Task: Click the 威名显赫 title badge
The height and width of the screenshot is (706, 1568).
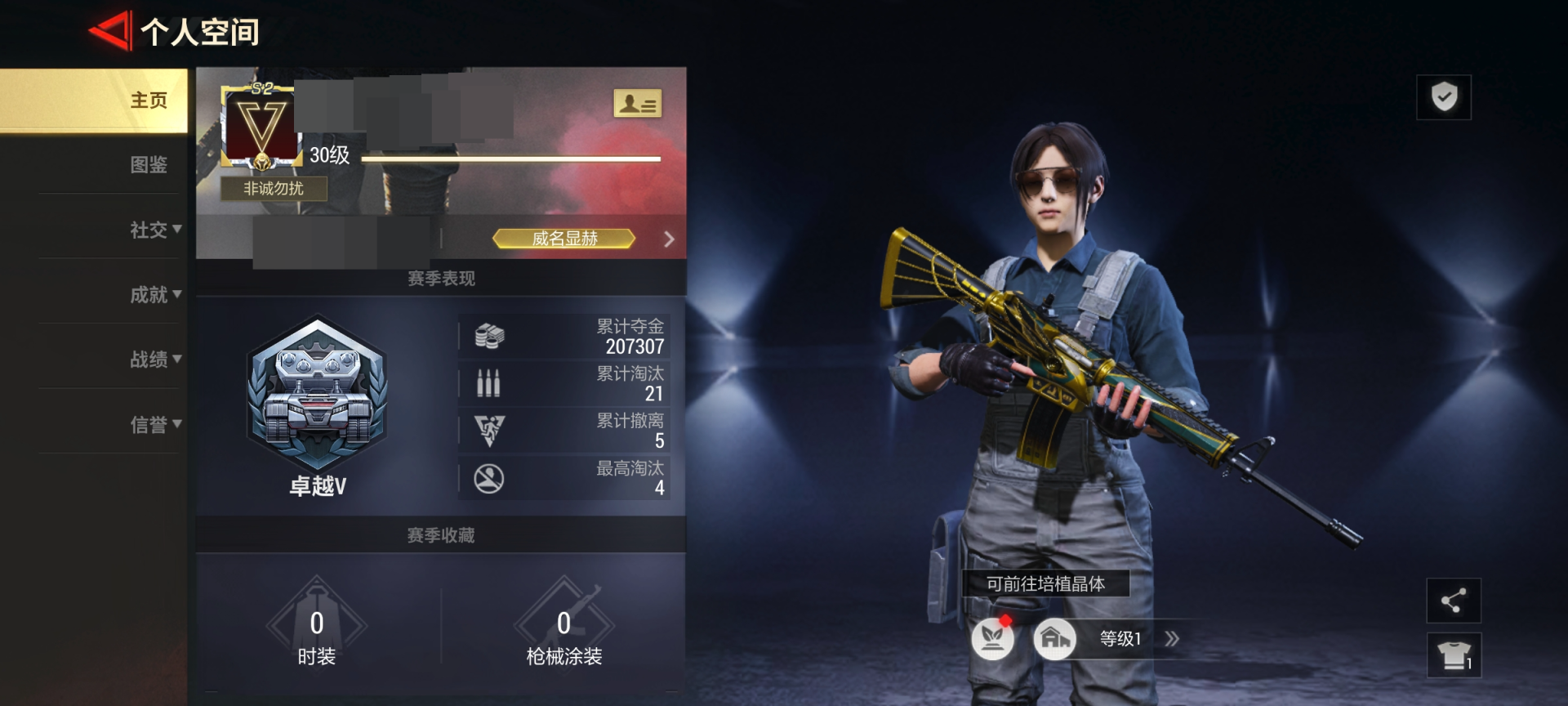Action: click(x=564, y=239)
